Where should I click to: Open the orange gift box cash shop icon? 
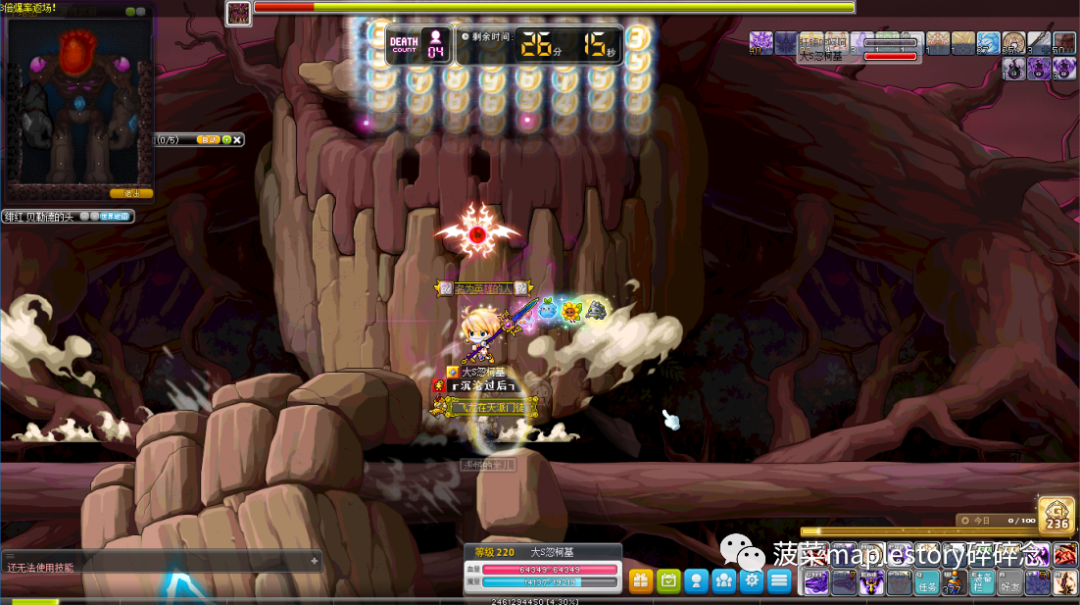[641, 580]
